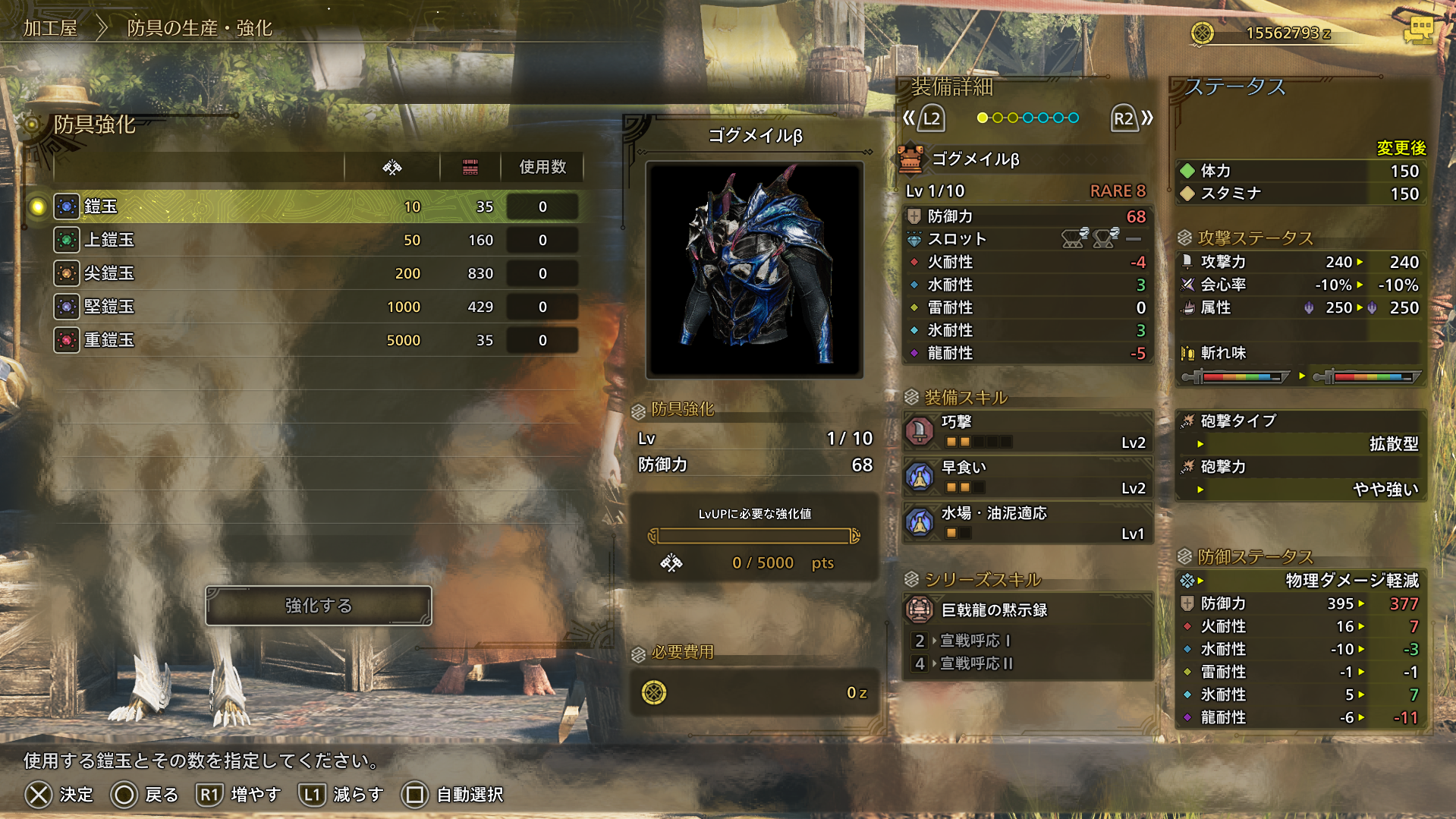
Task: Select 宣戦呼応 II series skill line
Action: pyautogui.click(x=976, y=663)
